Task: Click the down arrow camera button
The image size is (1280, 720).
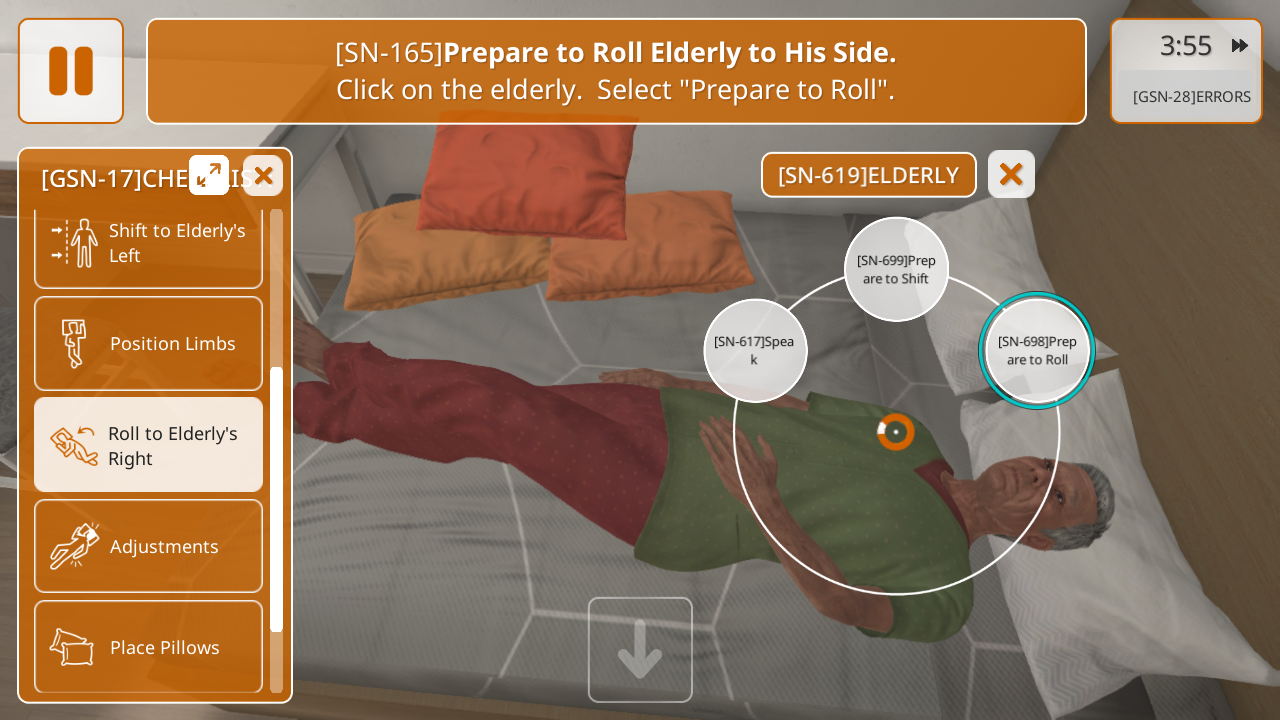Action: [x=640, y=650]
